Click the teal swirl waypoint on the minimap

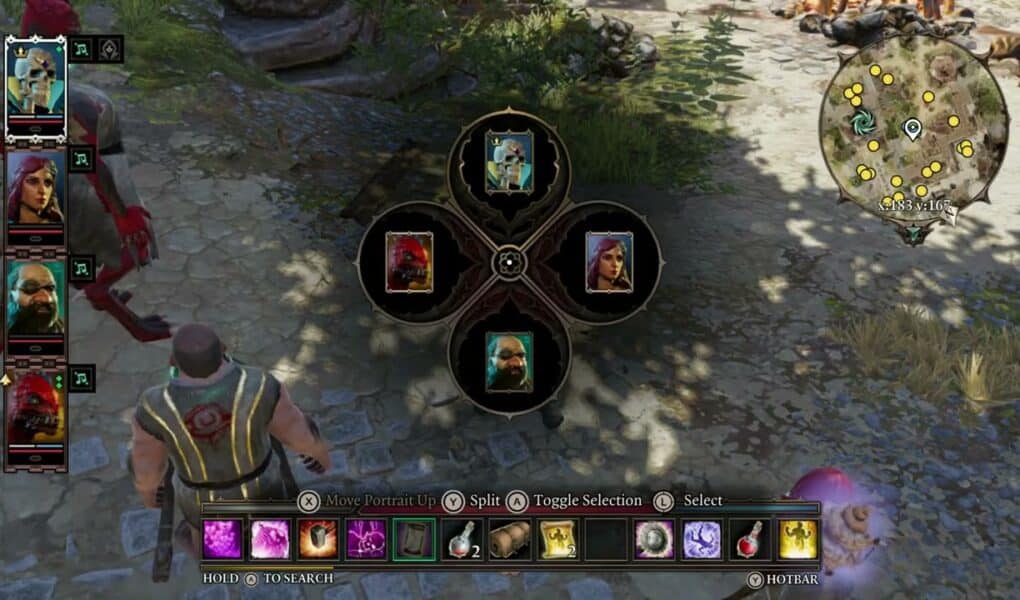862,123
